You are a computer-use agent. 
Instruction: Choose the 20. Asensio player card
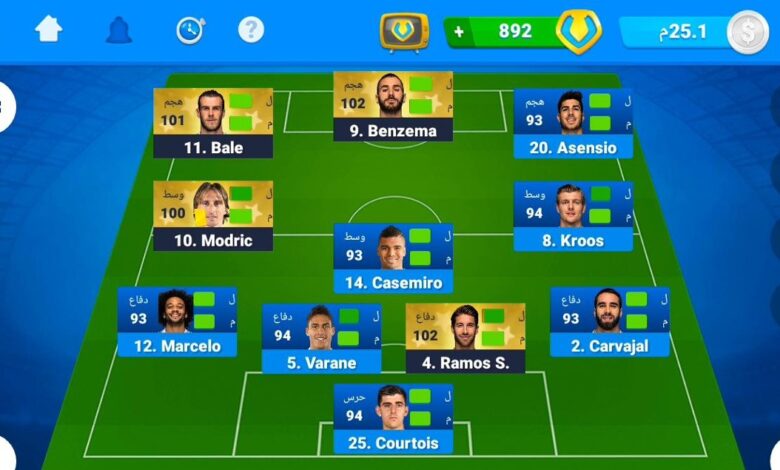pyautogui.click(x=573, y=123)
